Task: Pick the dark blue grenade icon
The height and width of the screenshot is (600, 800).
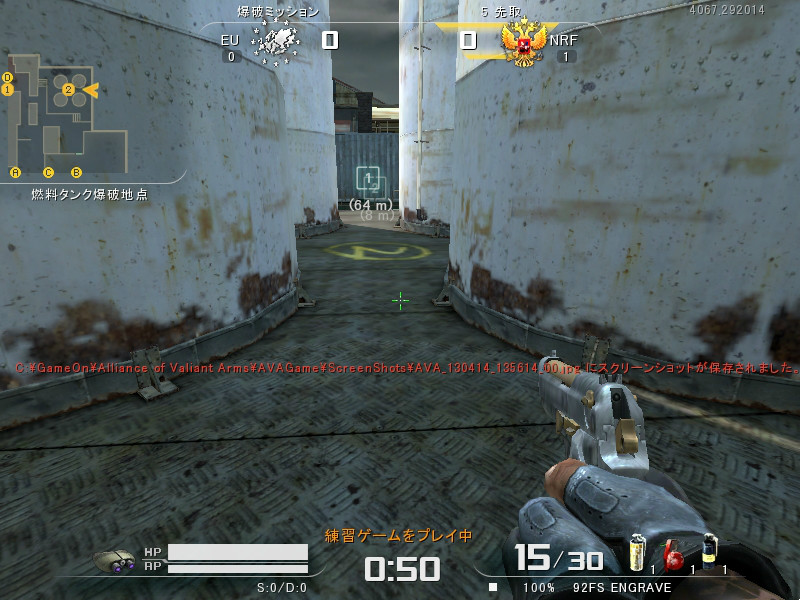Action: [x=709, y=552]
